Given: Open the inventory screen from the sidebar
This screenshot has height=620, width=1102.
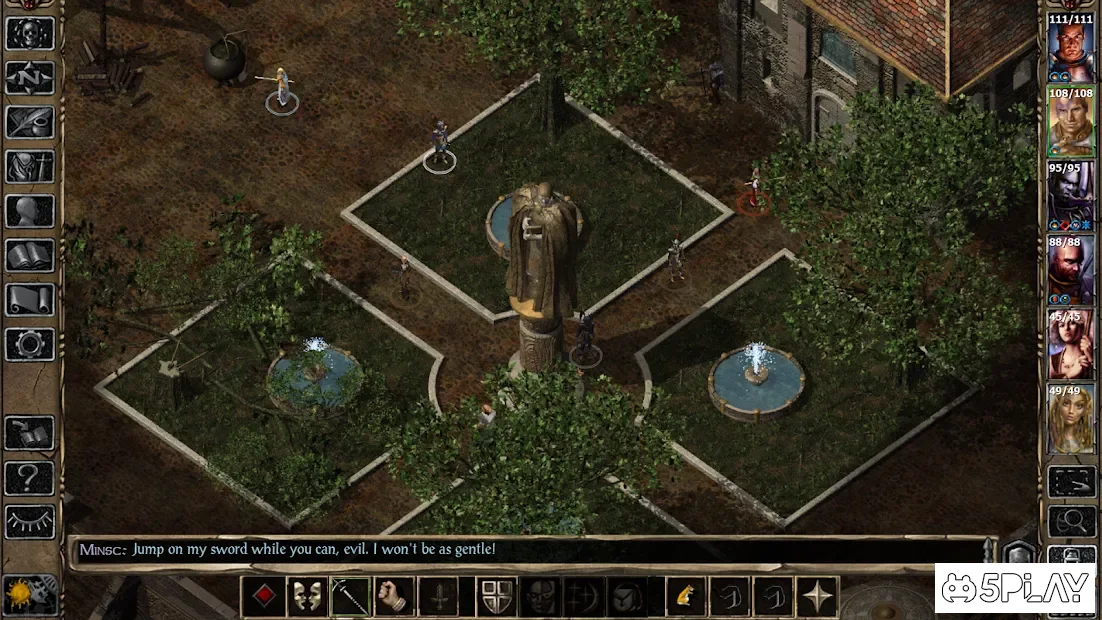Looking at the screenshot, I should pos(30,166).
